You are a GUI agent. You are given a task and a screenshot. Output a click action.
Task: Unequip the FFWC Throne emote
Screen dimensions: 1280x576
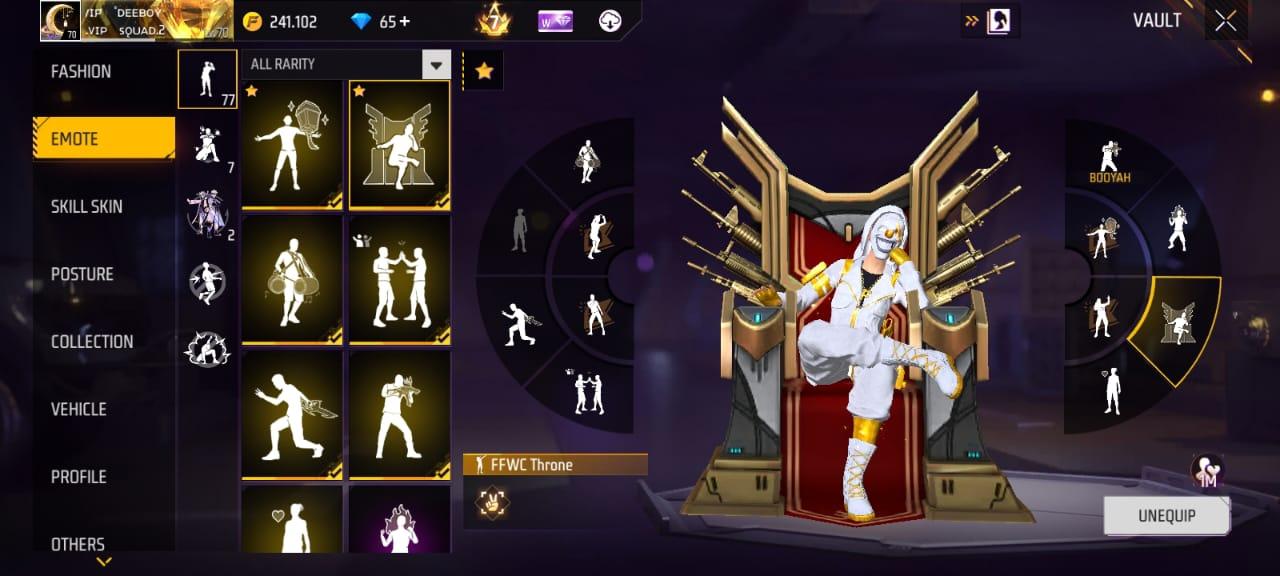(x=1166, y=516)
